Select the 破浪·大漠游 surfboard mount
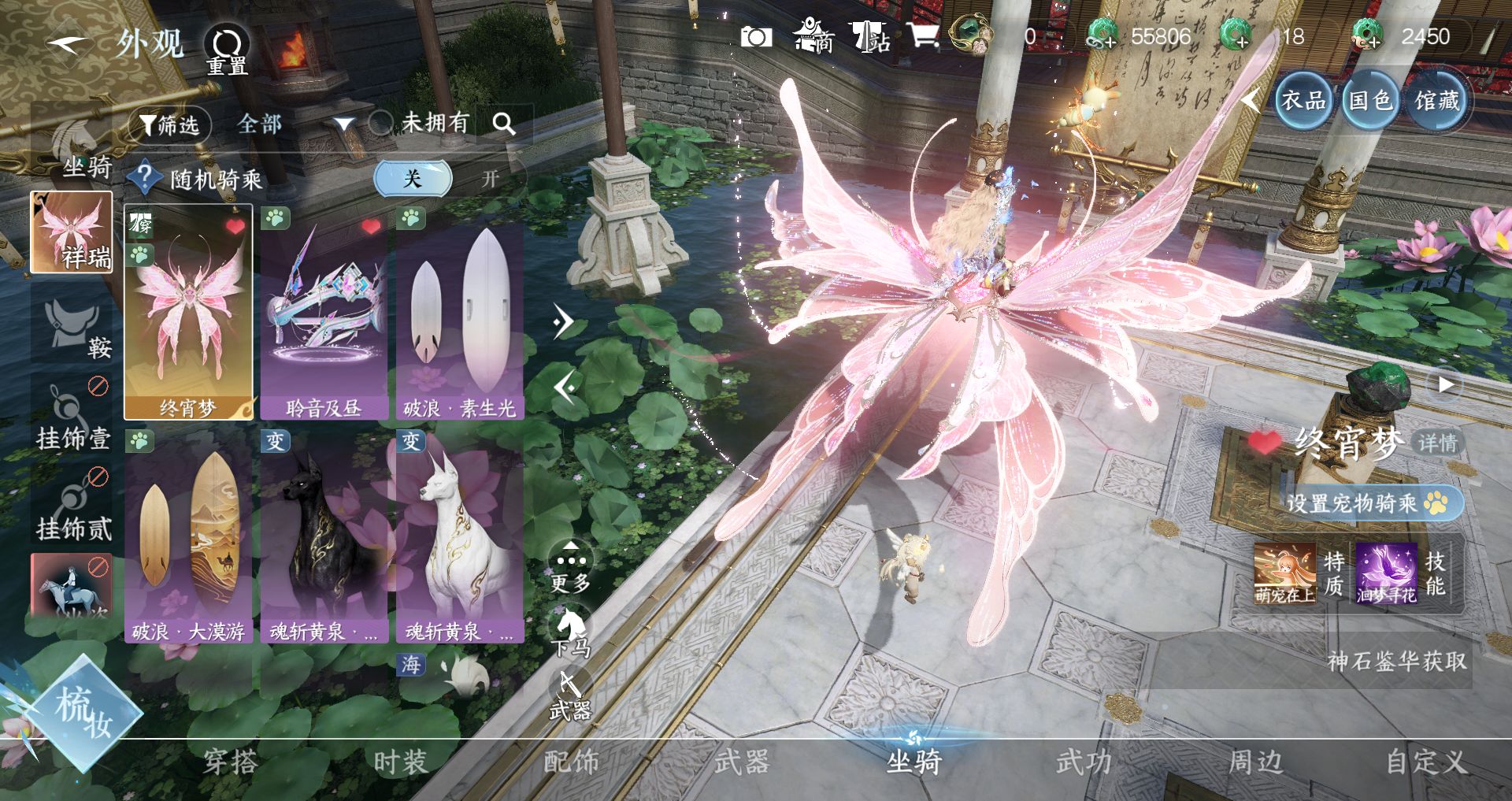Screen dimensions: 1512x801 click(188, 536)
